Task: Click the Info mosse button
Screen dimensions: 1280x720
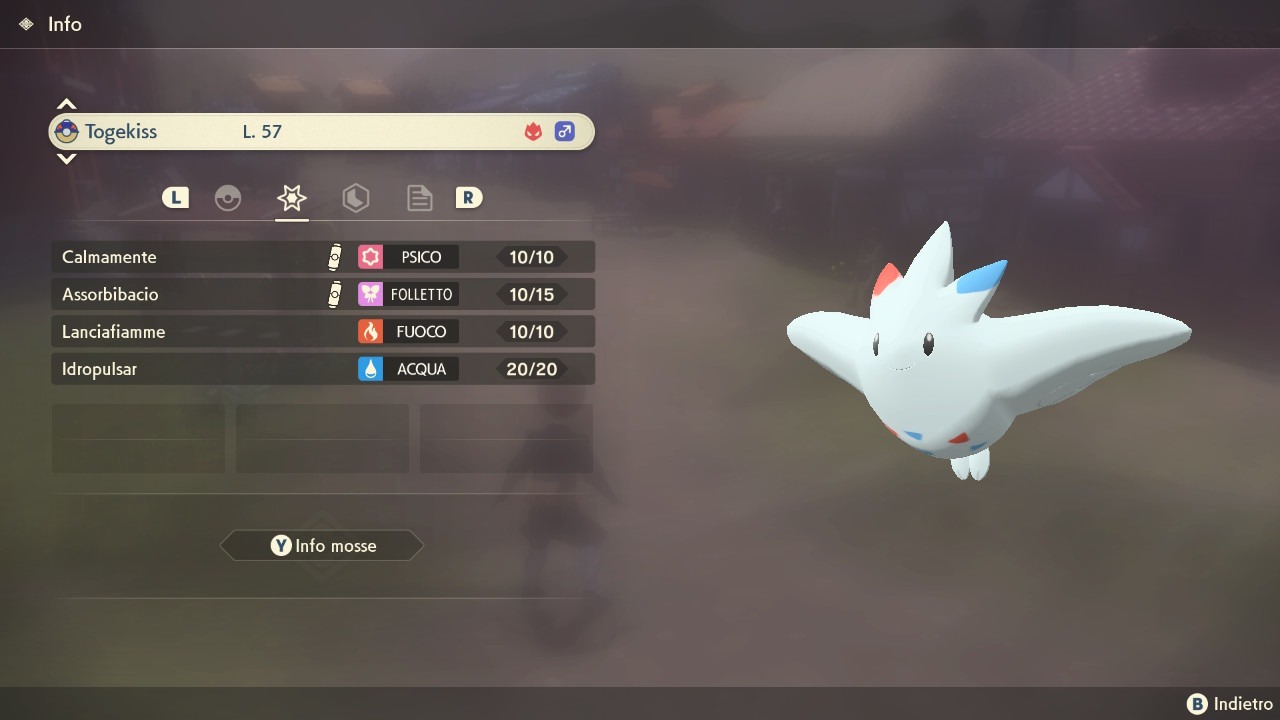Action: pyautogui.click(x=322, y=546)
